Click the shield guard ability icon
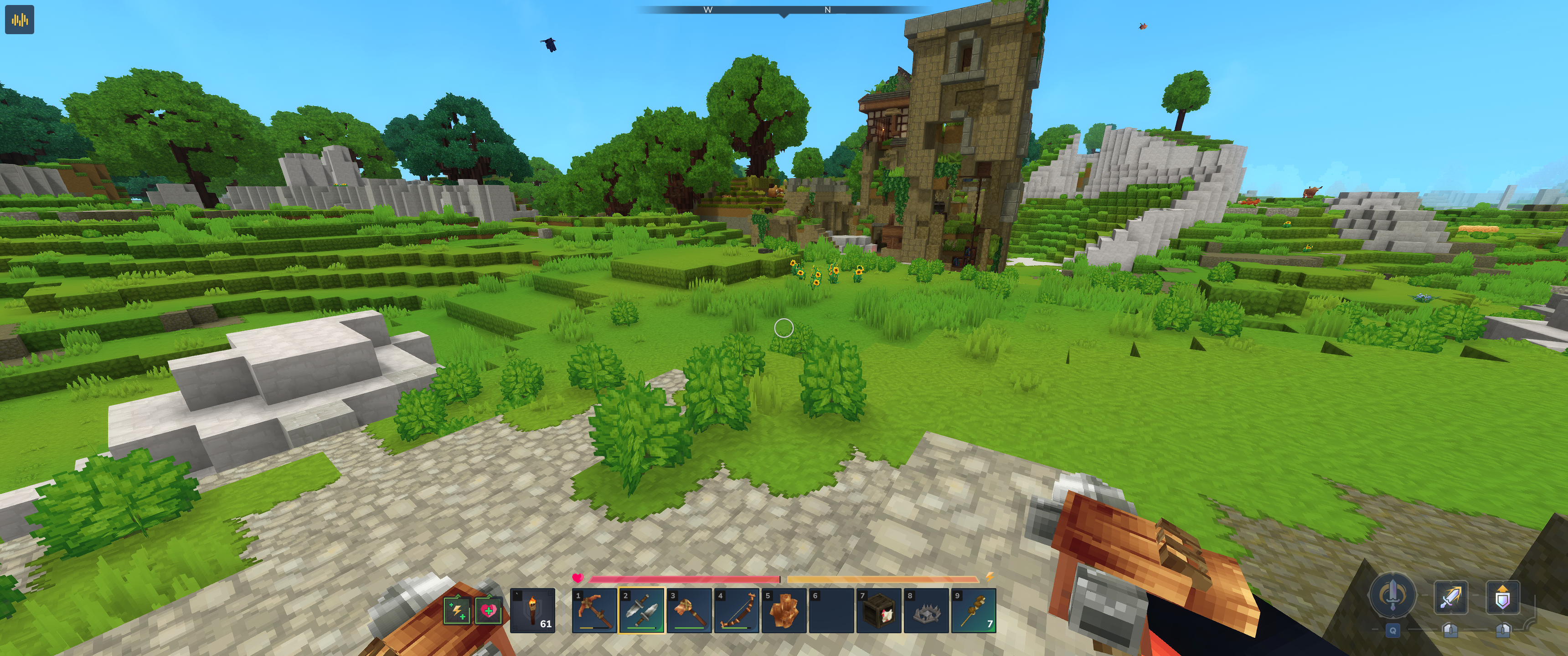The height and width of the screenshot is (656, 1568). tap(1502, 597)
